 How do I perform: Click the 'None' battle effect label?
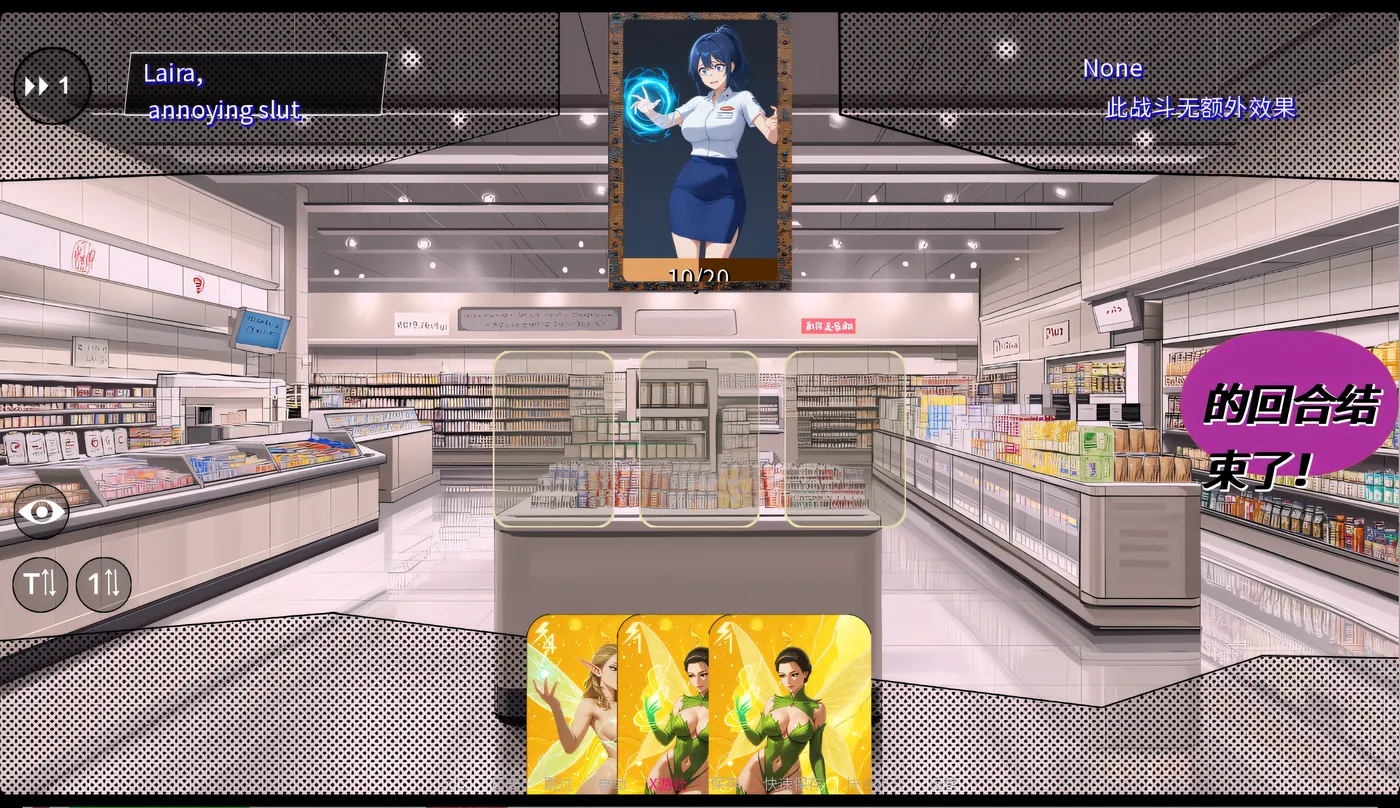coord(1111,68)
